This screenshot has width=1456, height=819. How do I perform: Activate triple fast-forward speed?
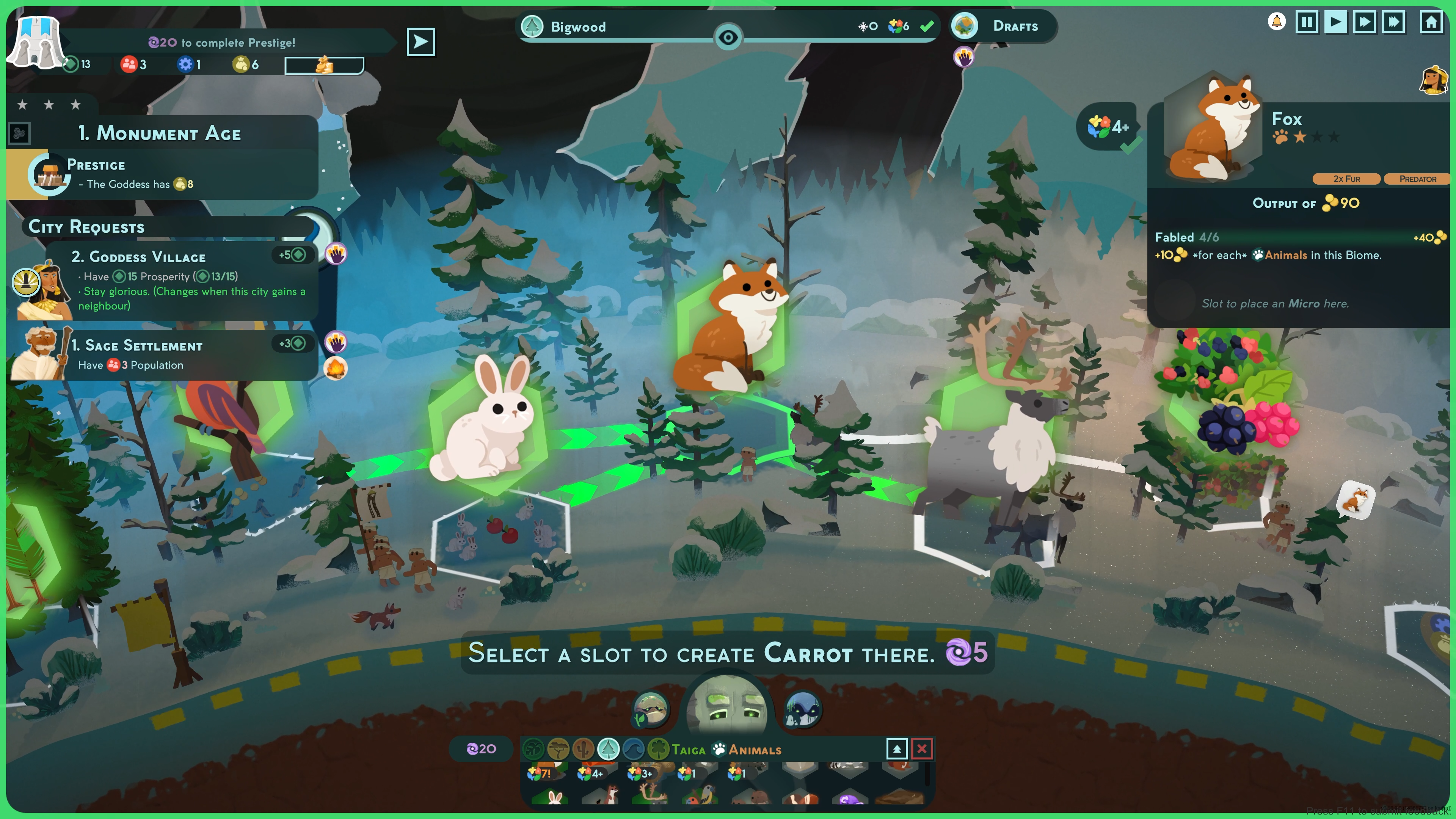tap(1393, 23)
